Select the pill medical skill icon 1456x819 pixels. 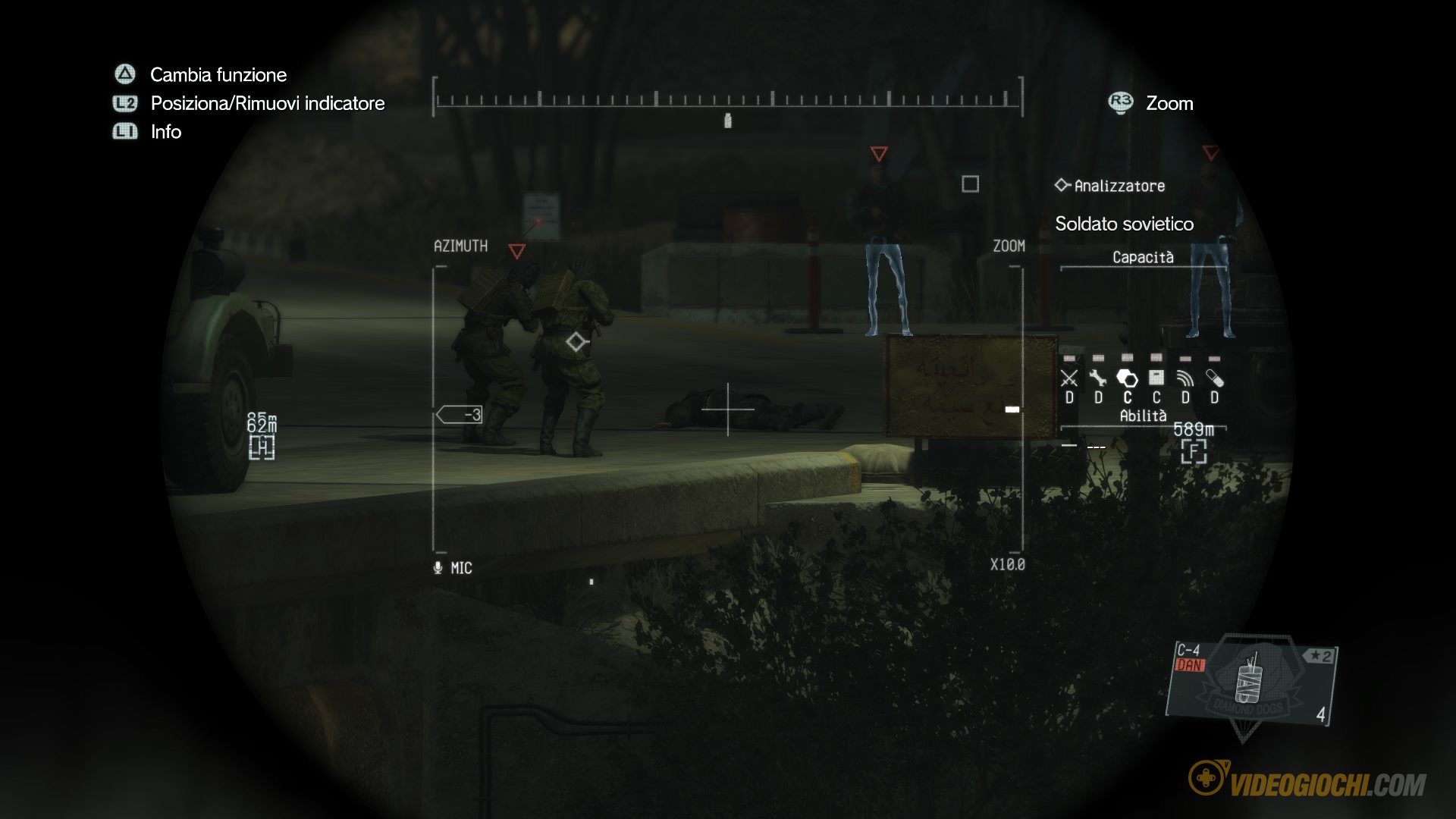(x=1214, y=378)
